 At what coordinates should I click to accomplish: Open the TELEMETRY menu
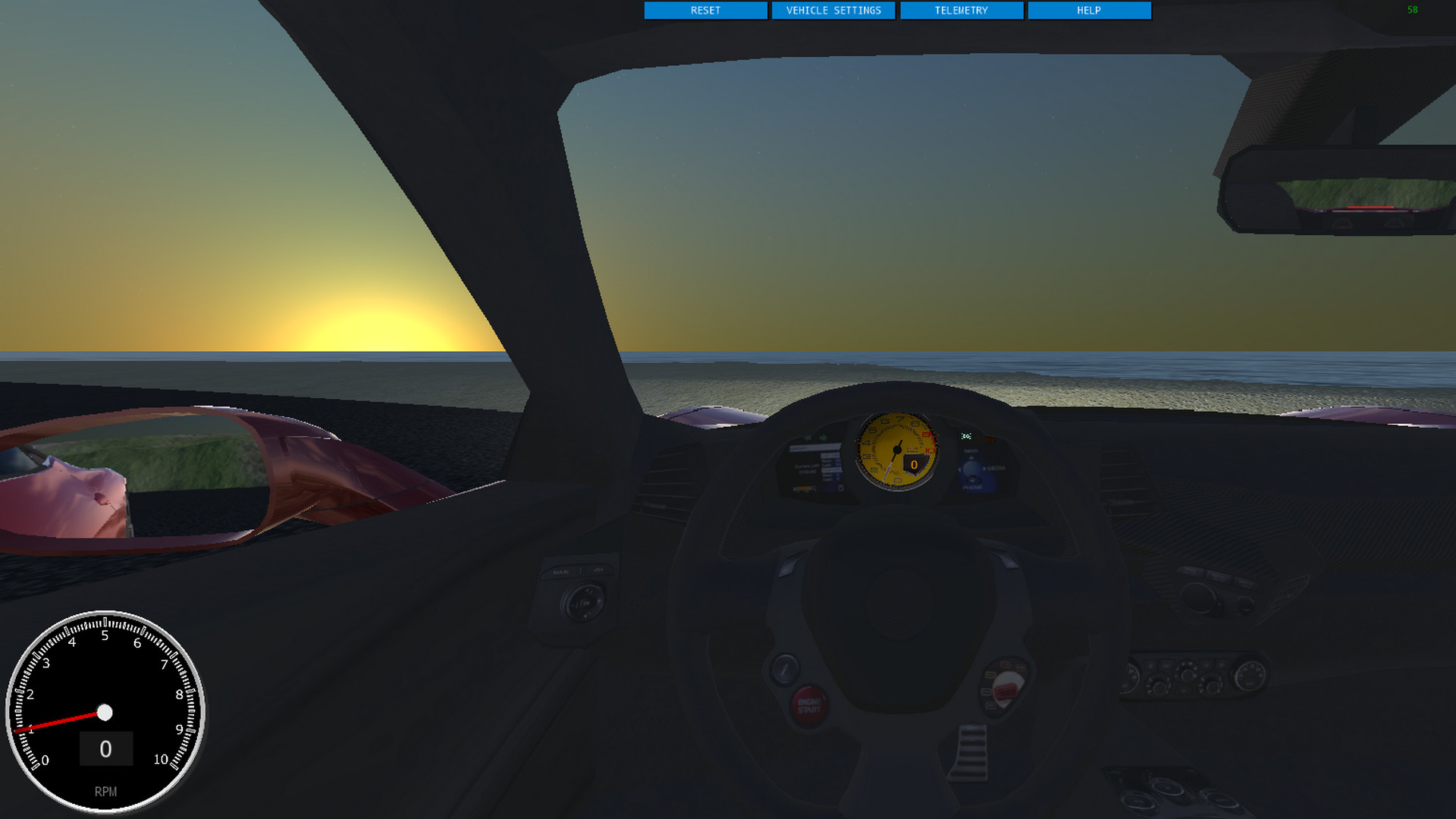coord(962,11)
